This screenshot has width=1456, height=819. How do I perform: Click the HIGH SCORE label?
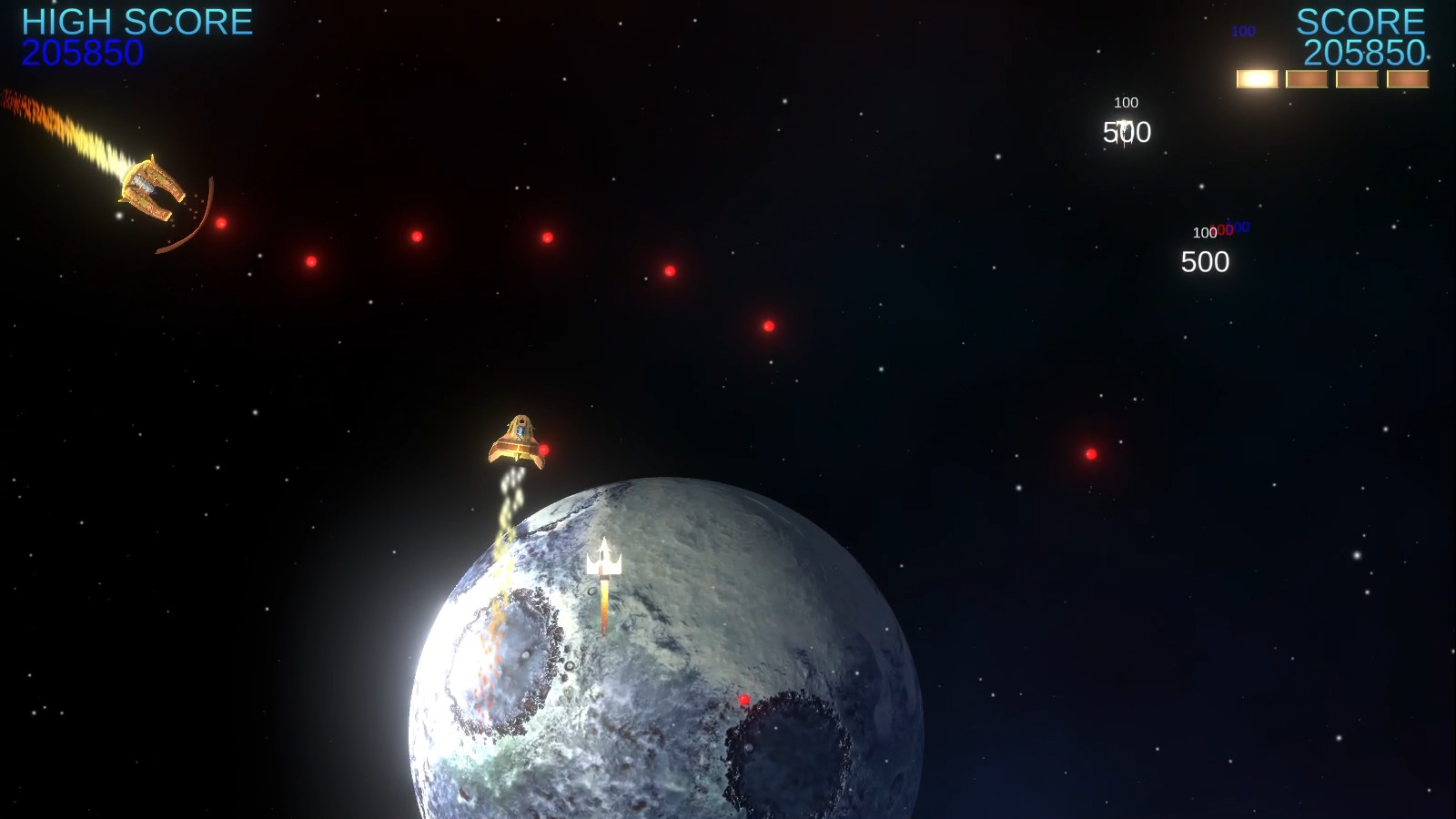[x=136, y=20]
